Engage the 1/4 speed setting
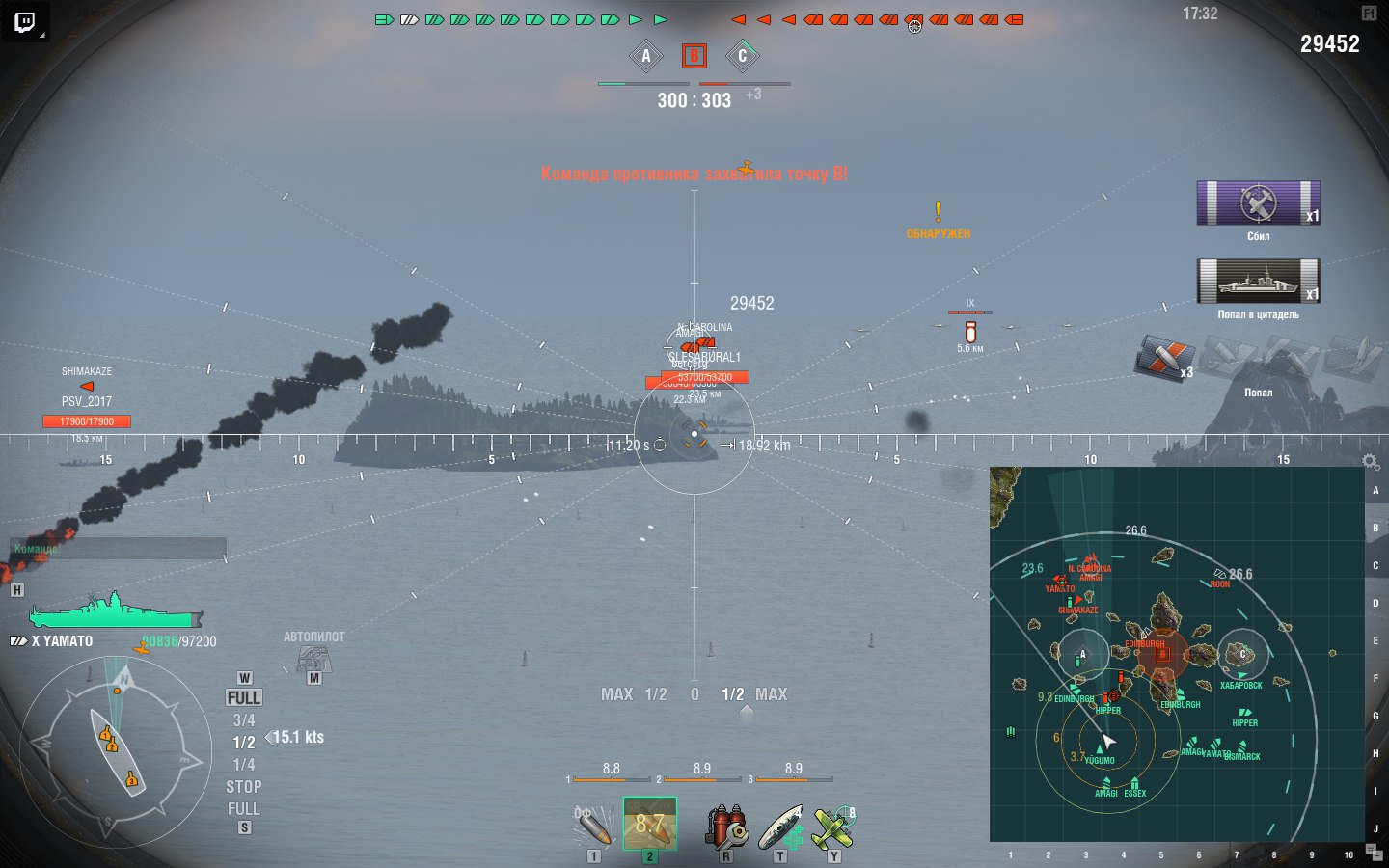The image size is (1389, 868). point(242,763)
